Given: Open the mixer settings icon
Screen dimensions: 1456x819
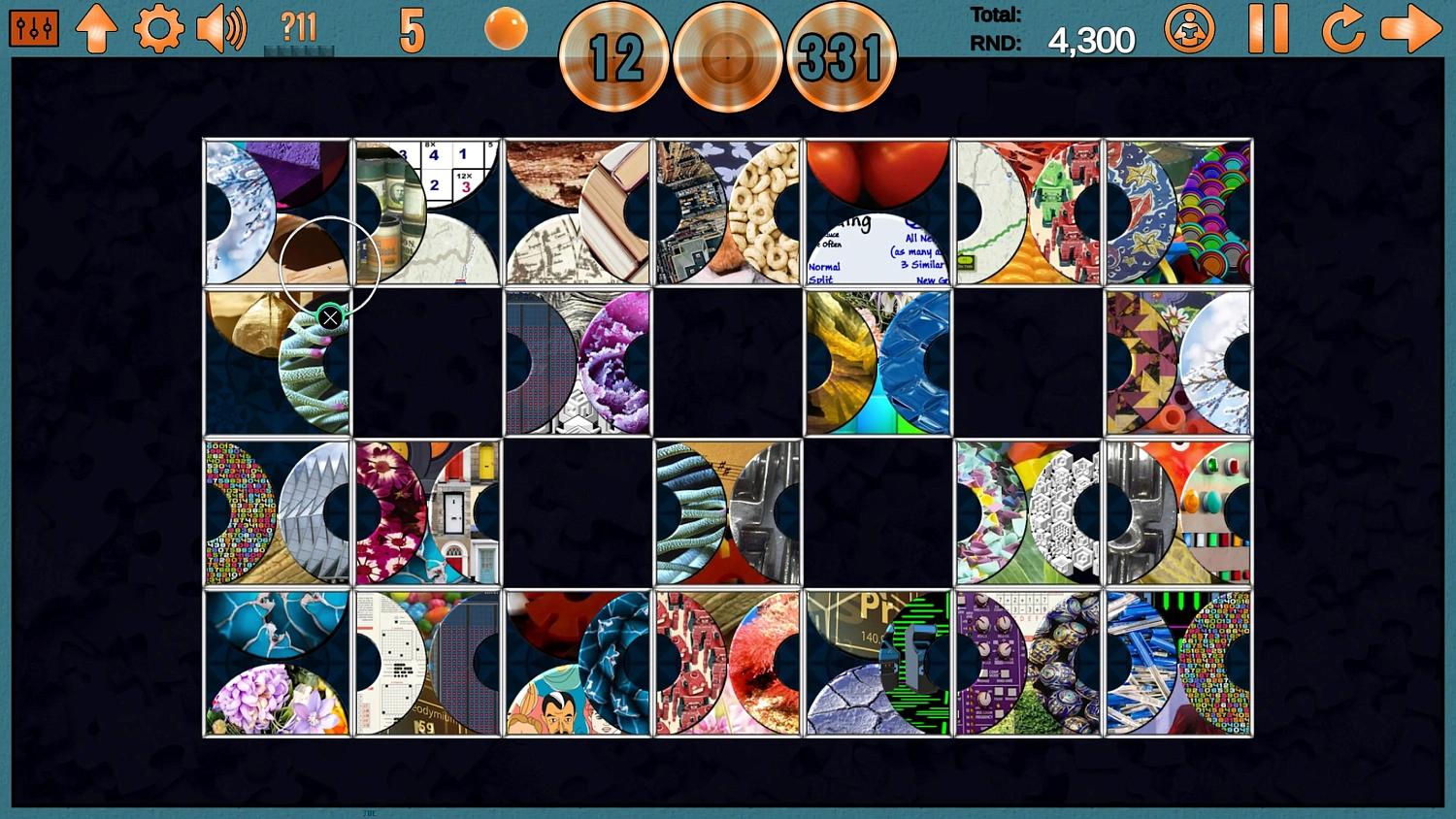Looking at the screenshot, I should (32, 27).
